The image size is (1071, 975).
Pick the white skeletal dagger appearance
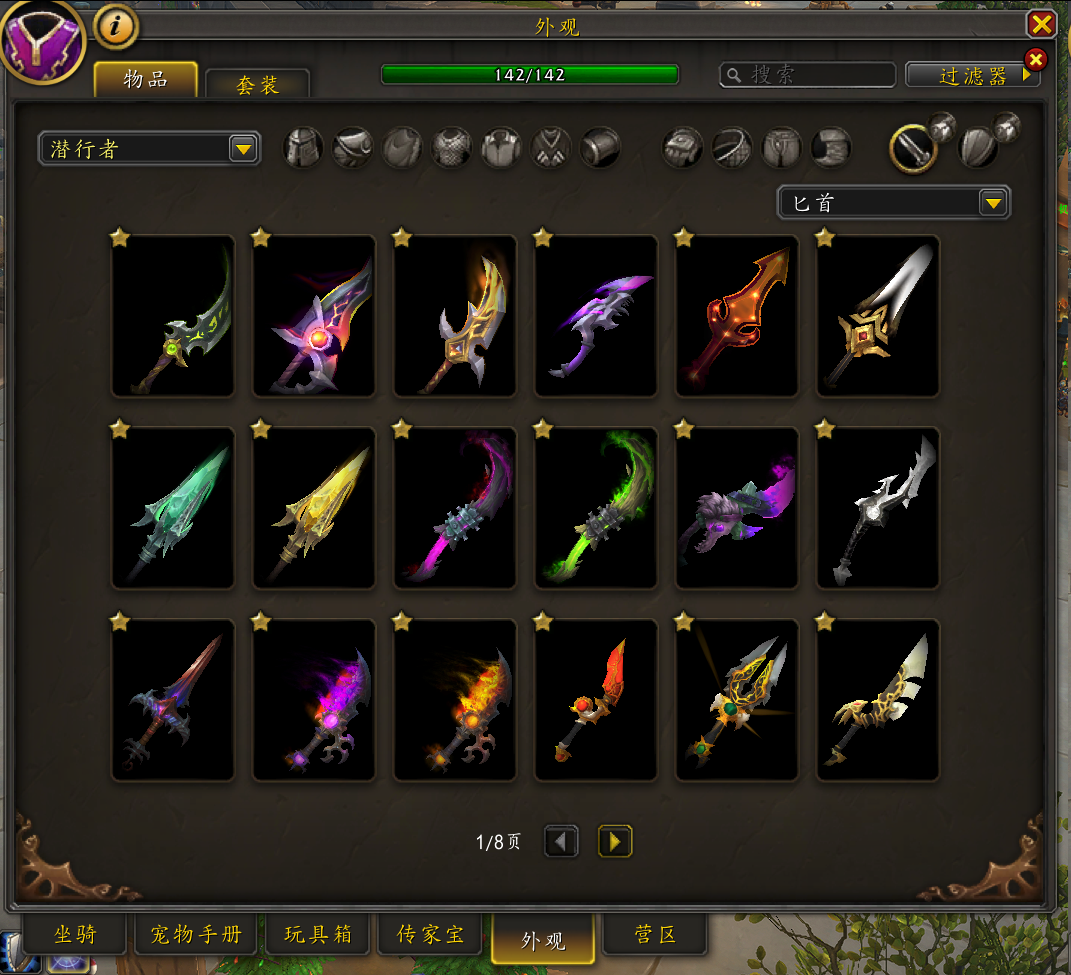(878, 508)
